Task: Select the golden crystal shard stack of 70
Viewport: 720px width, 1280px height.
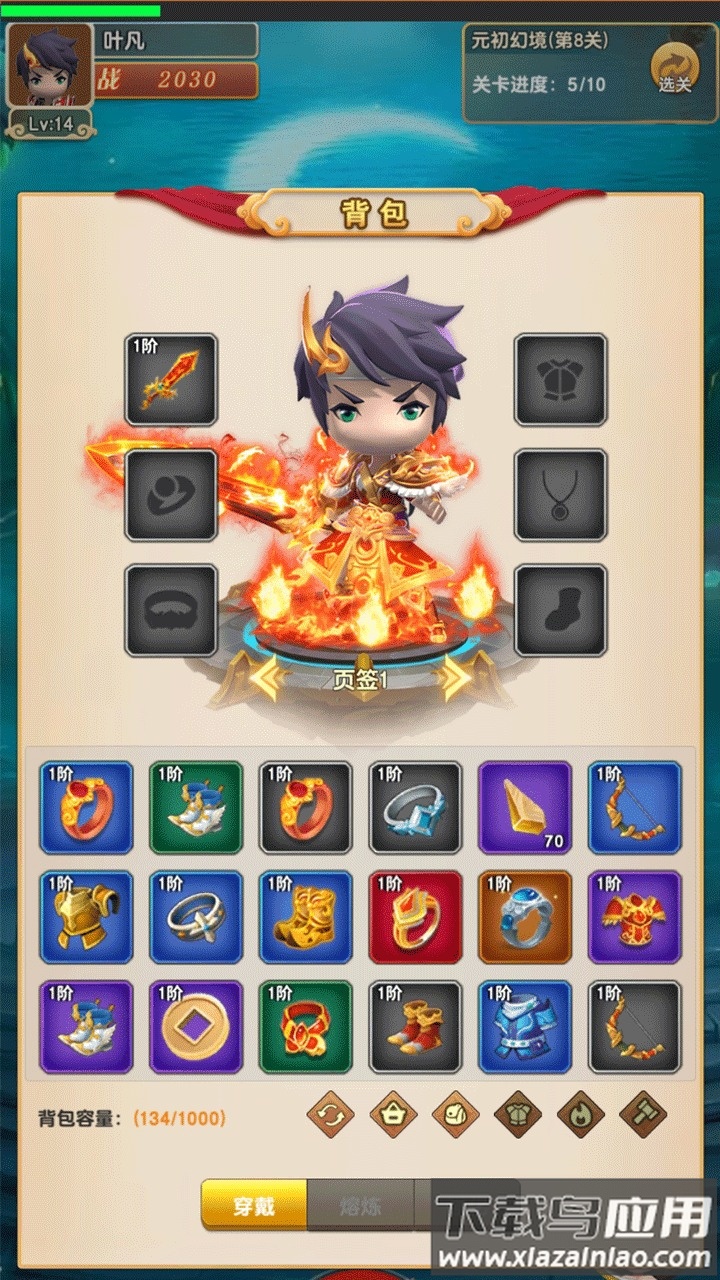Action: click(525, 807)
